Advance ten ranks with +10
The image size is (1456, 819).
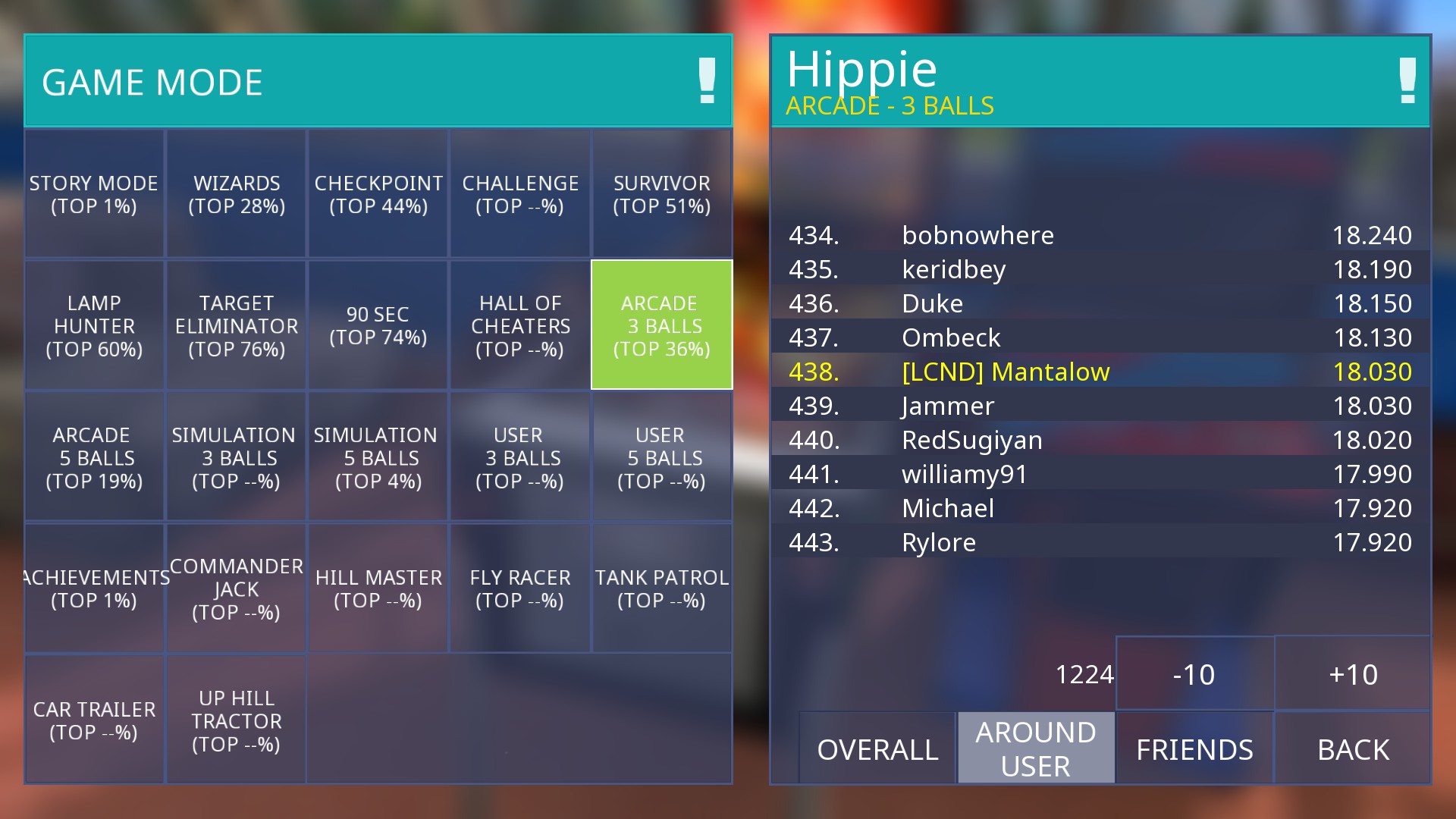[x=1353, y=674]
